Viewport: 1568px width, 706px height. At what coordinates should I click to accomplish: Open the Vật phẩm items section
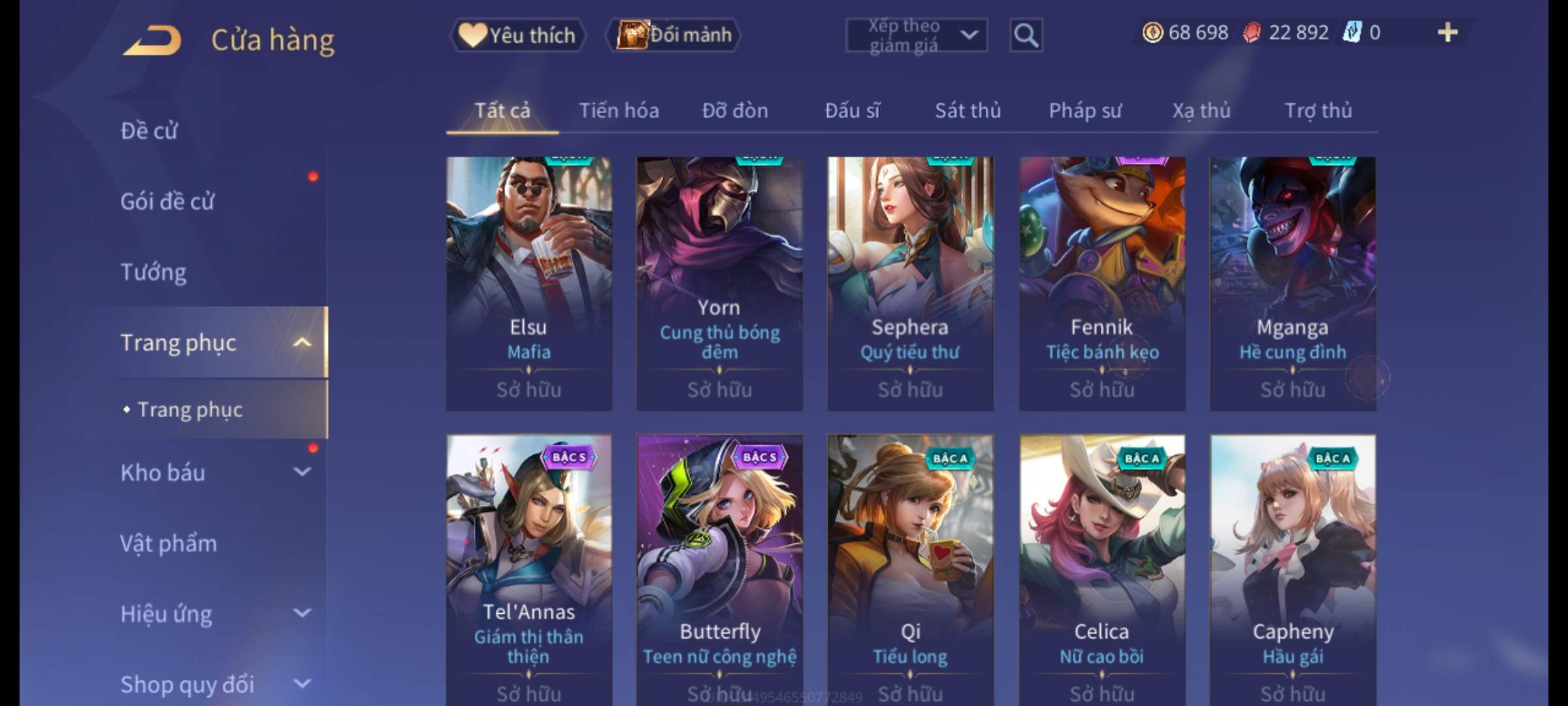coord(169,543)
